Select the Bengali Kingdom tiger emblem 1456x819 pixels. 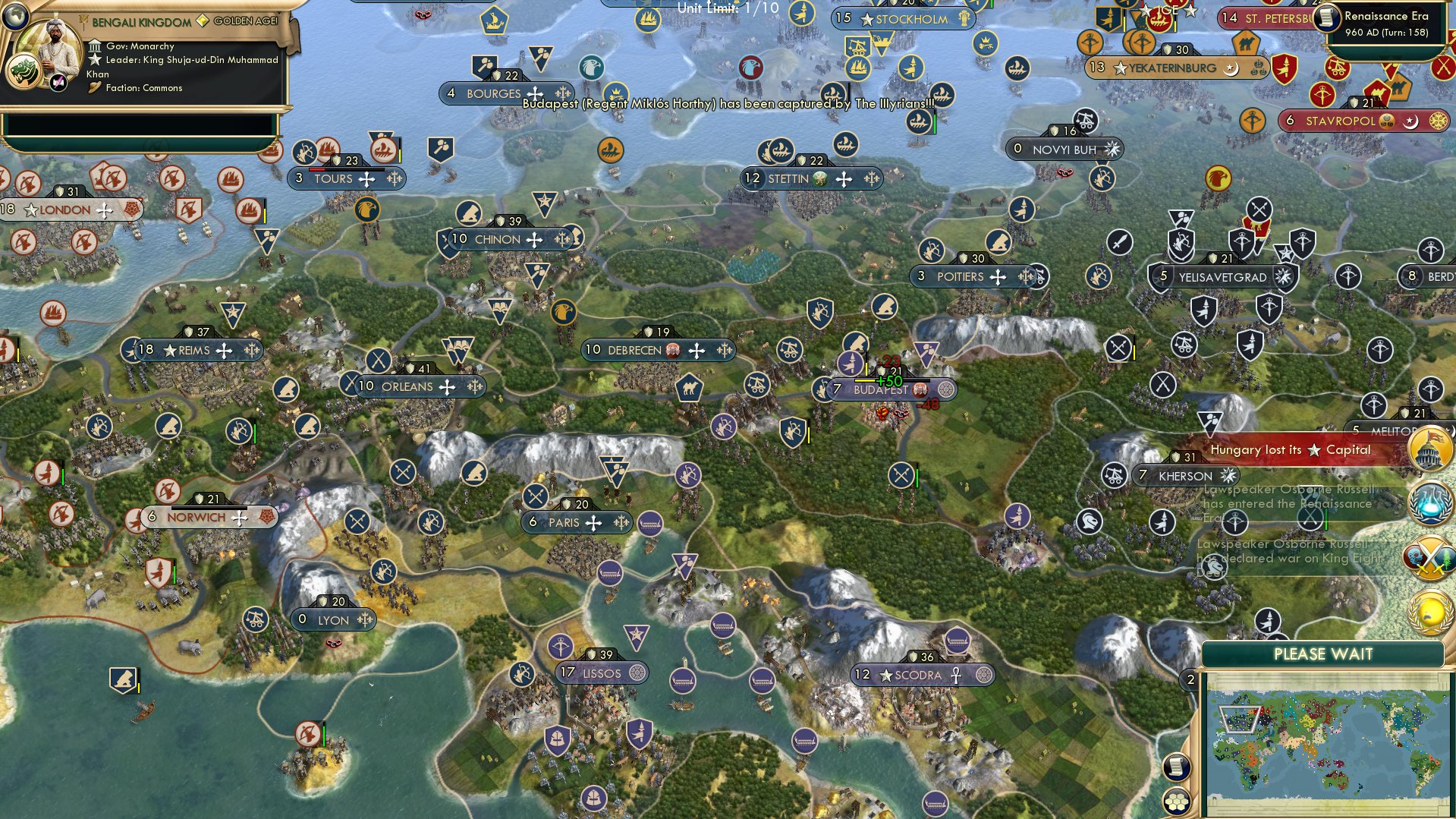pyautogui.click(x=26, y=71)
